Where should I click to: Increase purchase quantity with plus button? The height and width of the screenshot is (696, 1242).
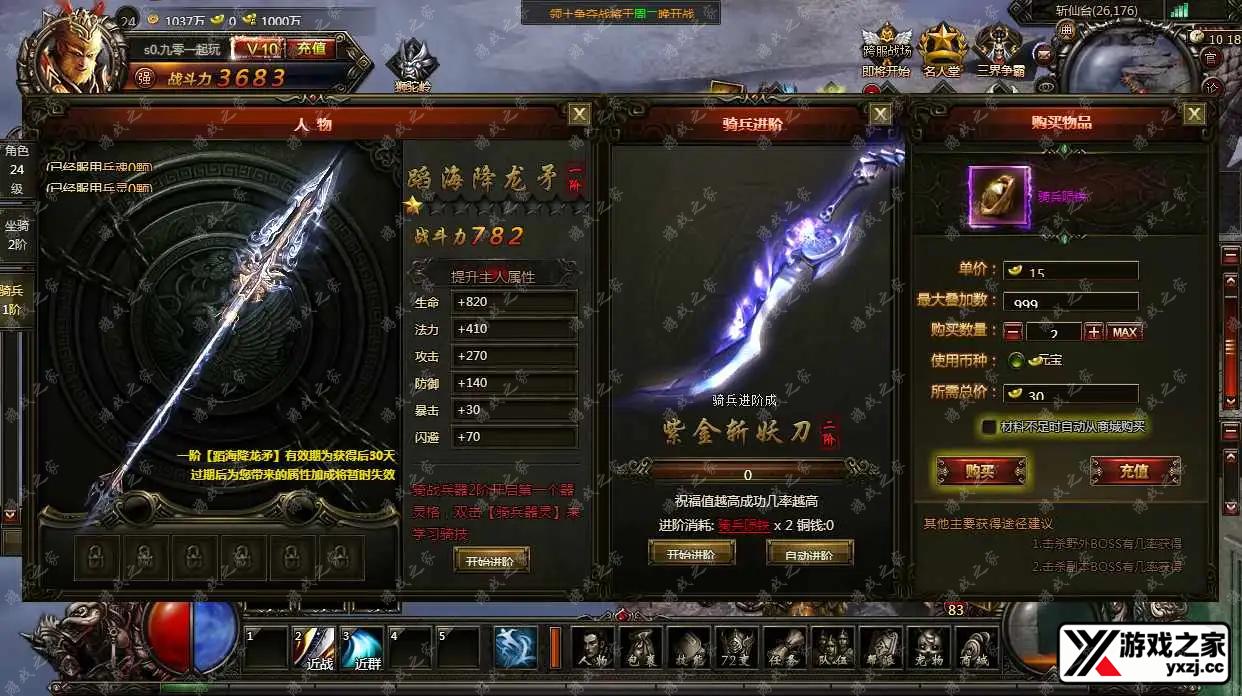1094,332
